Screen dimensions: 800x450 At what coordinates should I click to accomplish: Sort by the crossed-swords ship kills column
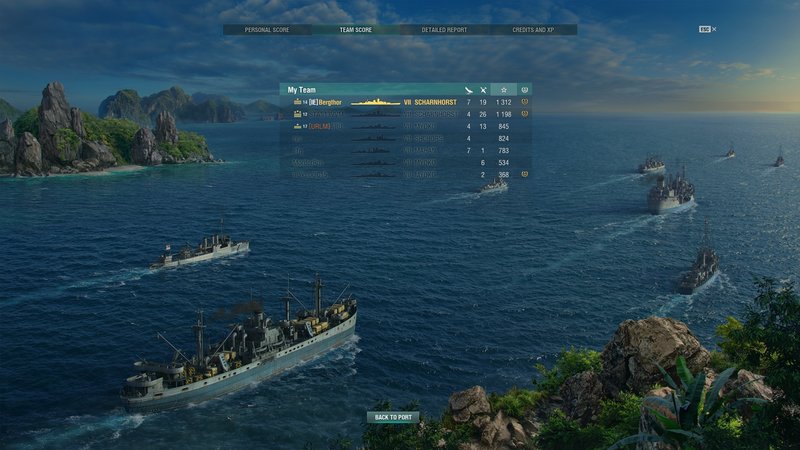[x=483, y=90]
